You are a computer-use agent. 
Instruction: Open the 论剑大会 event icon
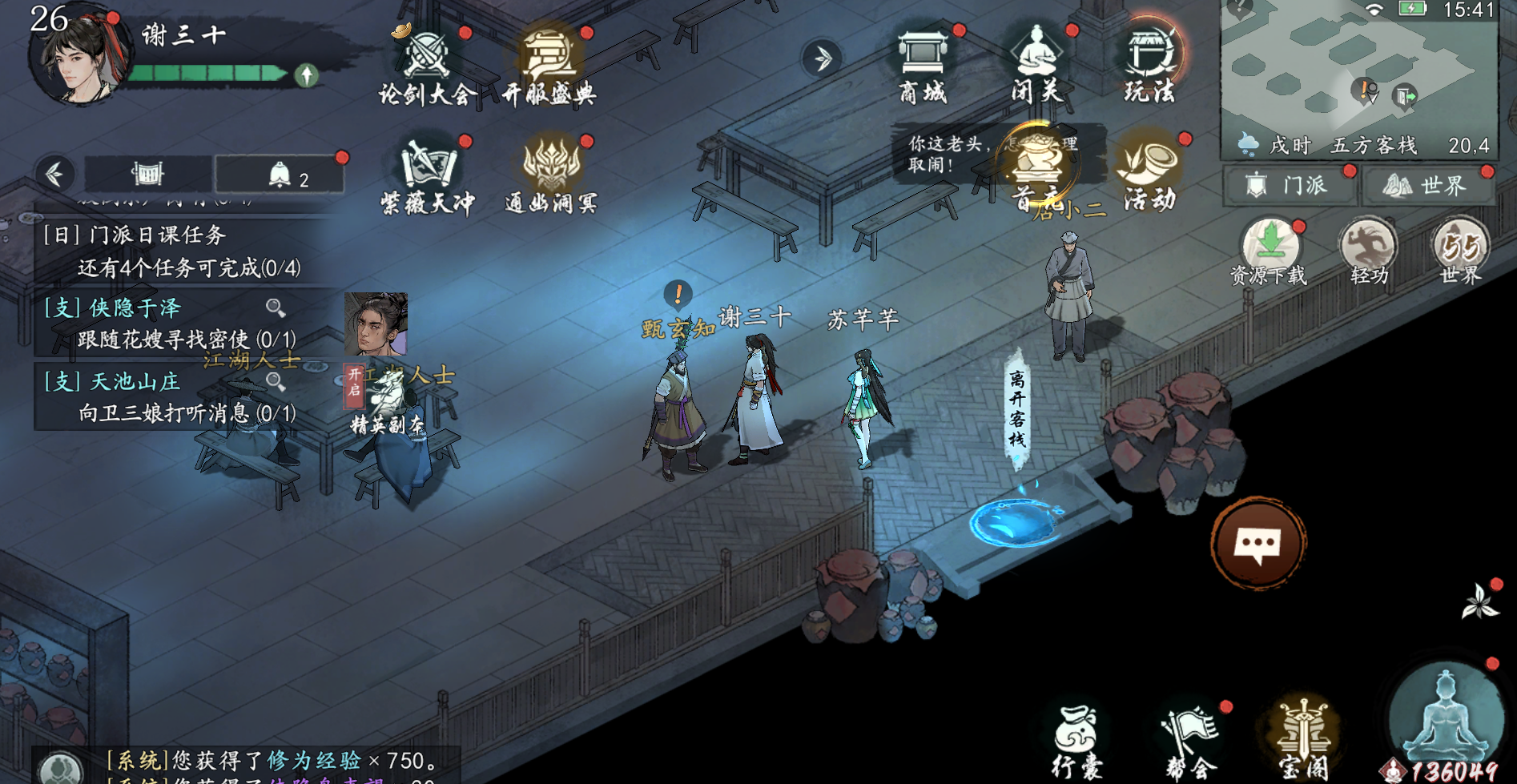point(427,66)
